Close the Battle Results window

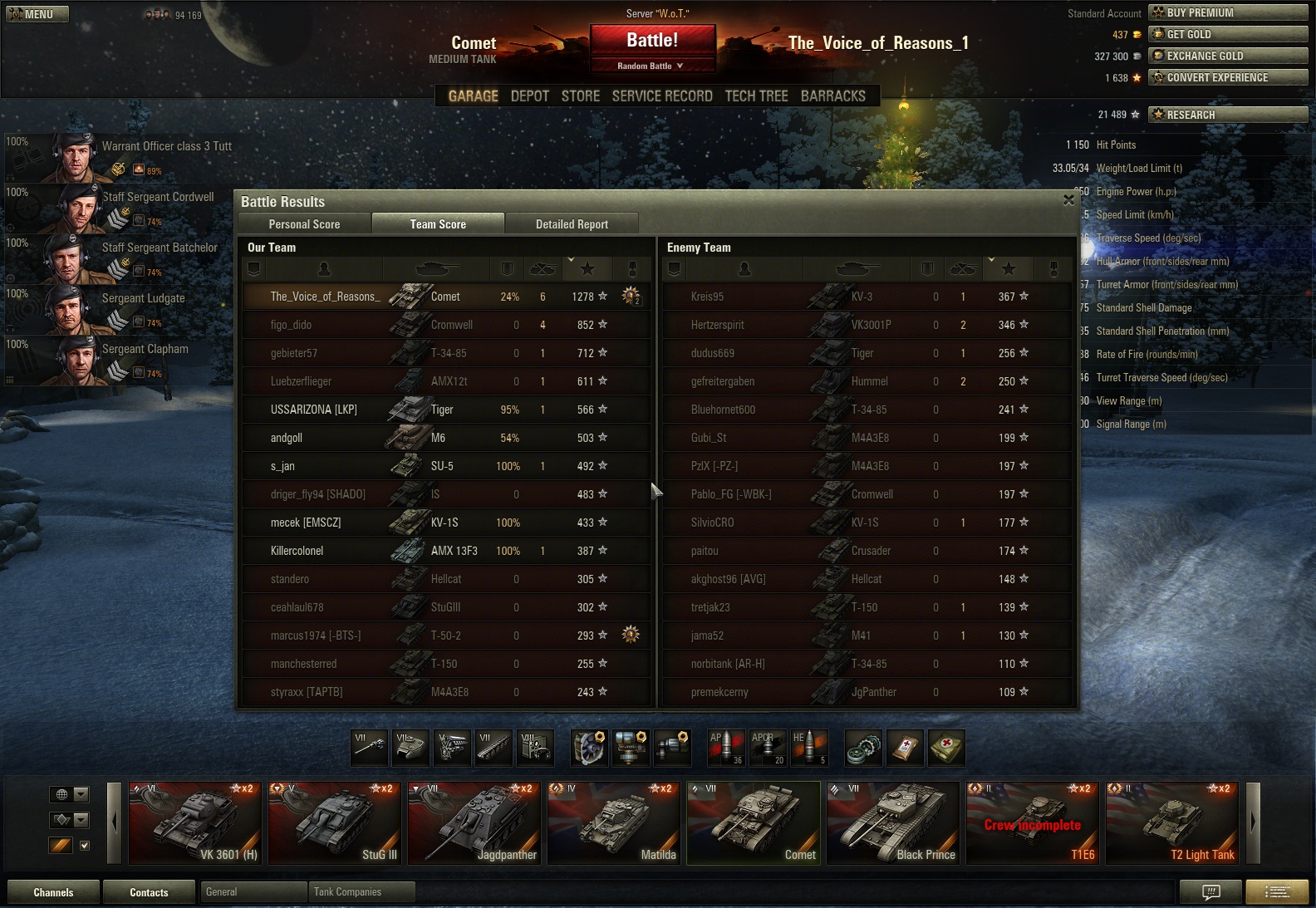pos(1068,200)
